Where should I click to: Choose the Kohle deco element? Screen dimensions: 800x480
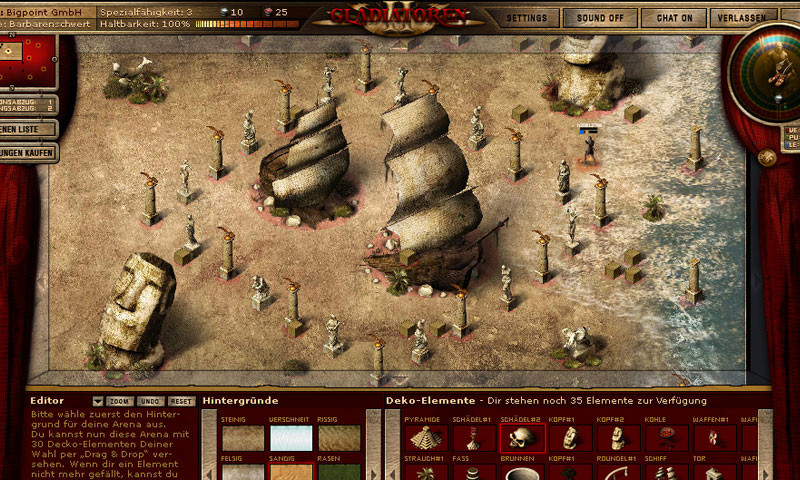[666, 438]
